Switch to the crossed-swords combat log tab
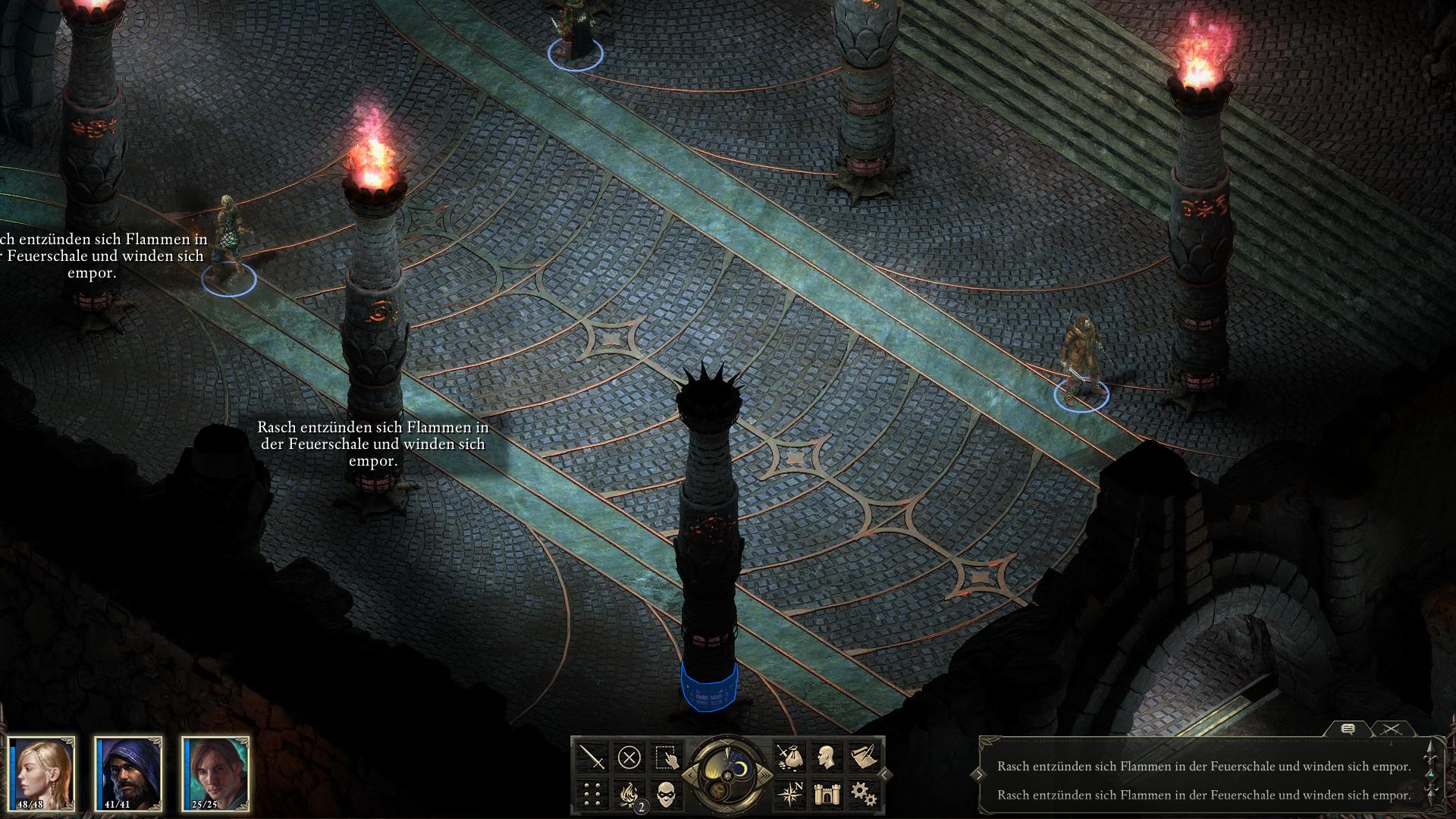 pyautogui.click(x=1391, y=730)
